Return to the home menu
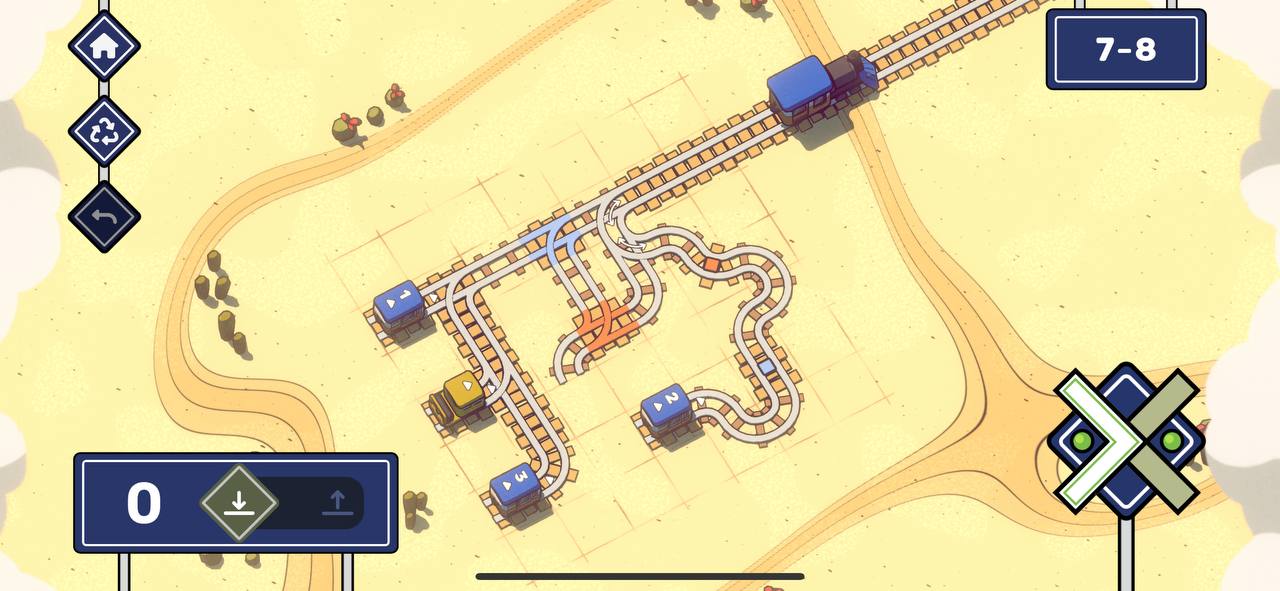Image resolution: width=1280 pixels, height=591 pixels. click(x=104, y=46)
